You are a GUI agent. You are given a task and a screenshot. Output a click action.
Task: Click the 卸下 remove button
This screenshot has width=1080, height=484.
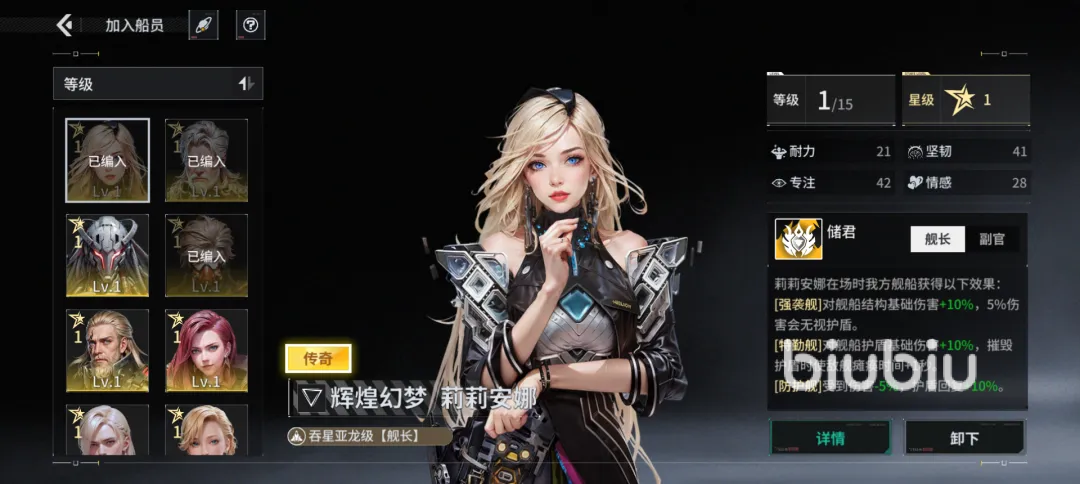964,438
